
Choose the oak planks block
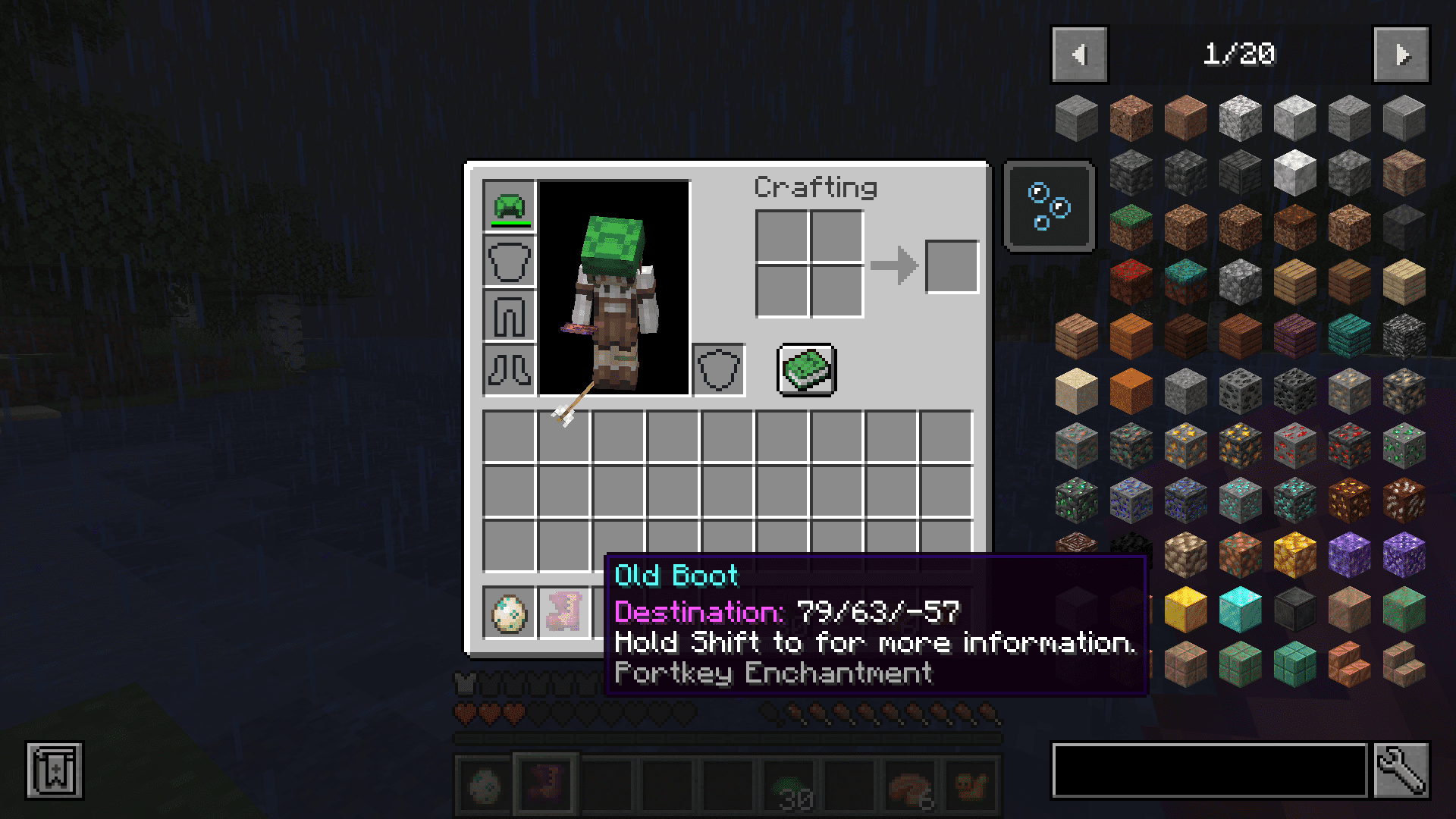(1294, 282)
